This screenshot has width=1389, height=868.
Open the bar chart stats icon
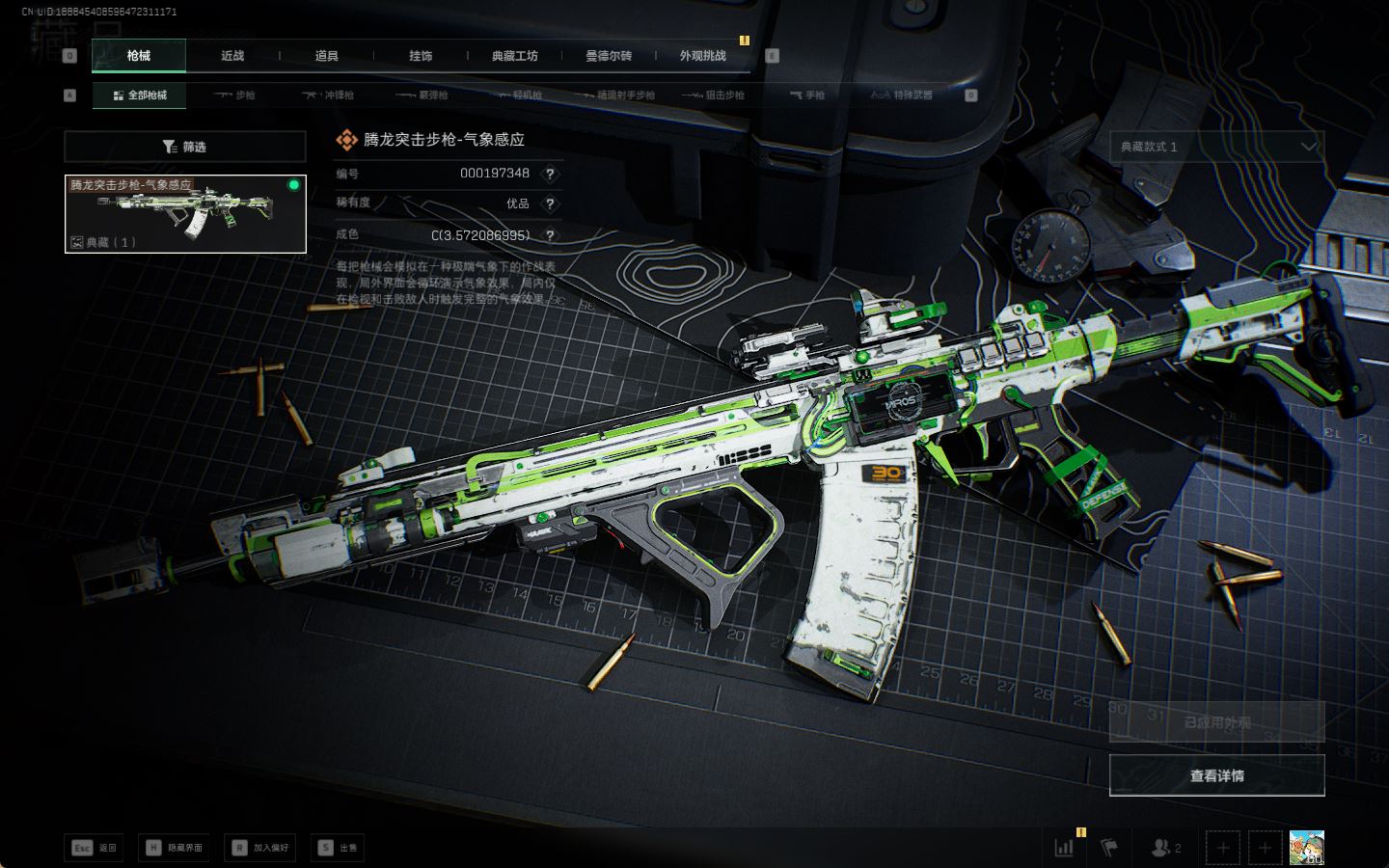1064,848
